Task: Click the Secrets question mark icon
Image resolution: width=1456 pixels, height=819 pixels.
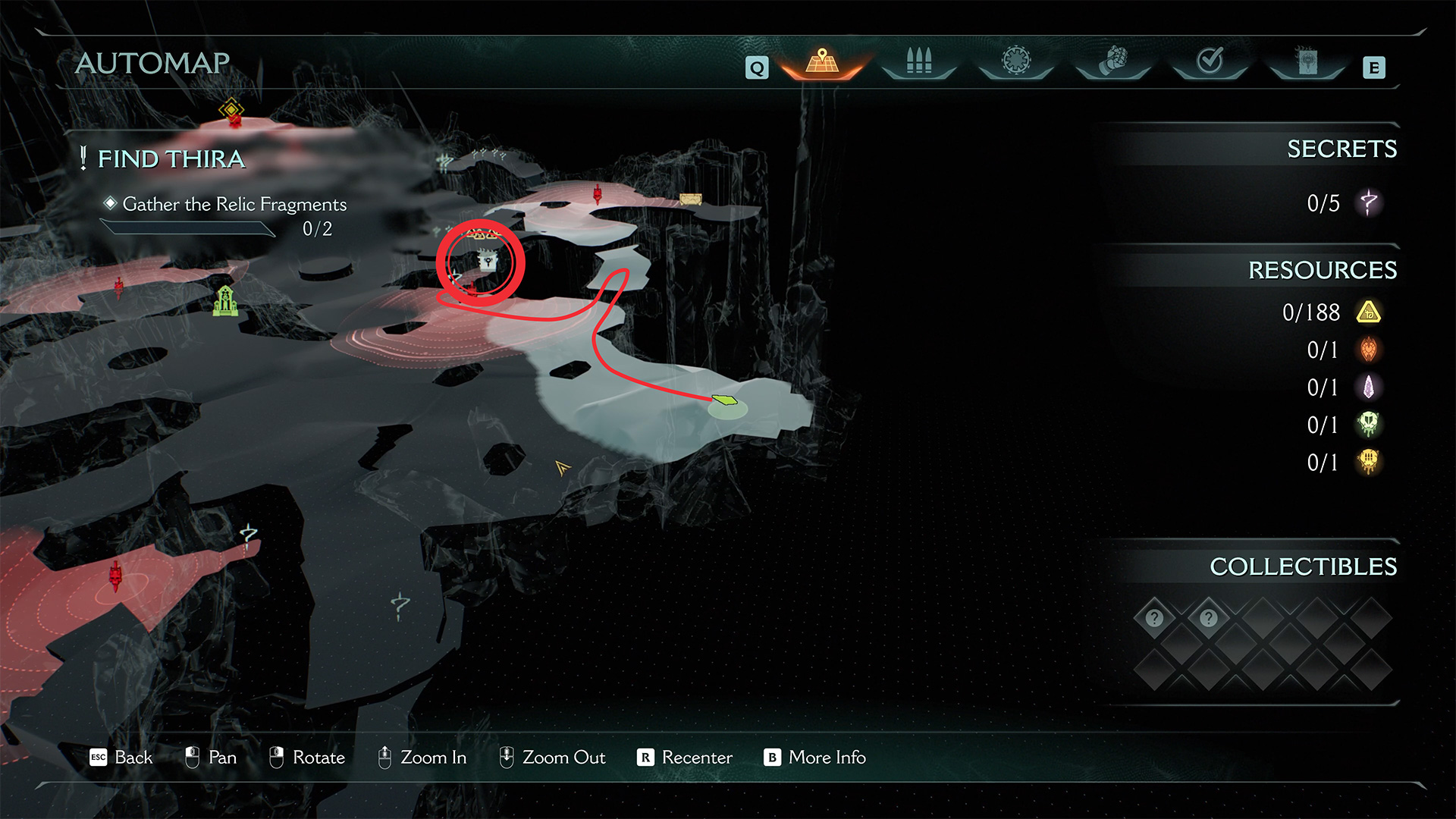Action: [x=1369, y=202]
